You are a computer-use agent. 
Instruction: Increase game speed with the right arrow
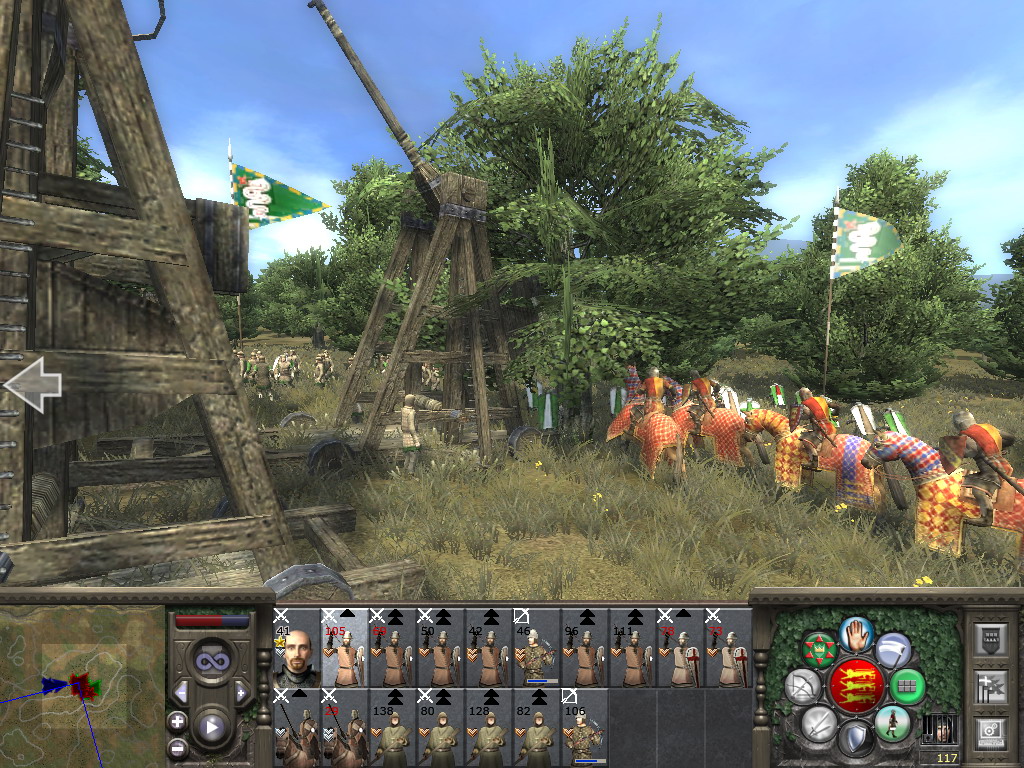point(242,692)
